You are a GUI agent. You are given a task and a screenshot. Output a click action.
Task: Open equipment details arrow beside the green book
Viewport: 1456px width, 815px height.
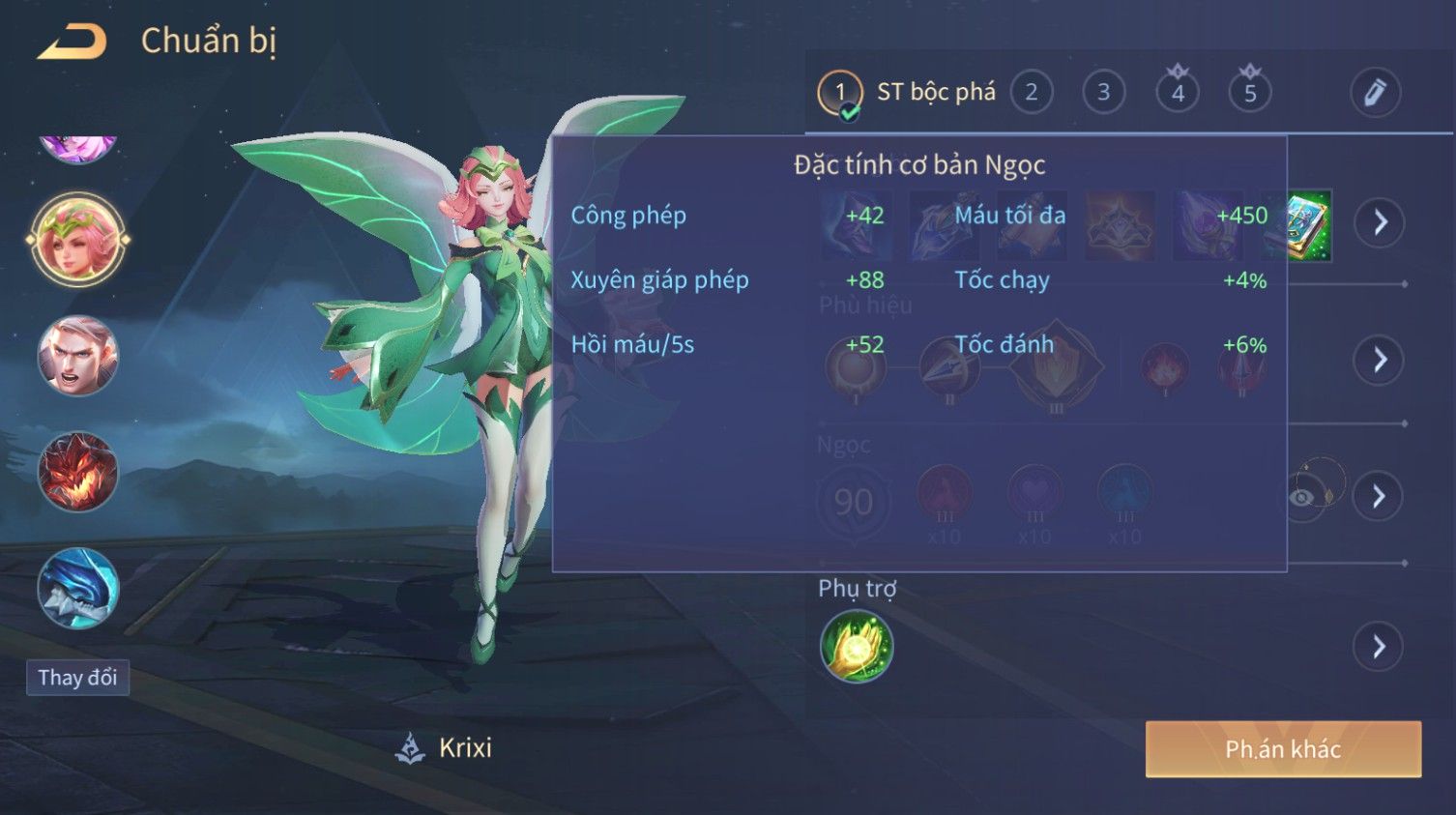(x=1379, y=223)
